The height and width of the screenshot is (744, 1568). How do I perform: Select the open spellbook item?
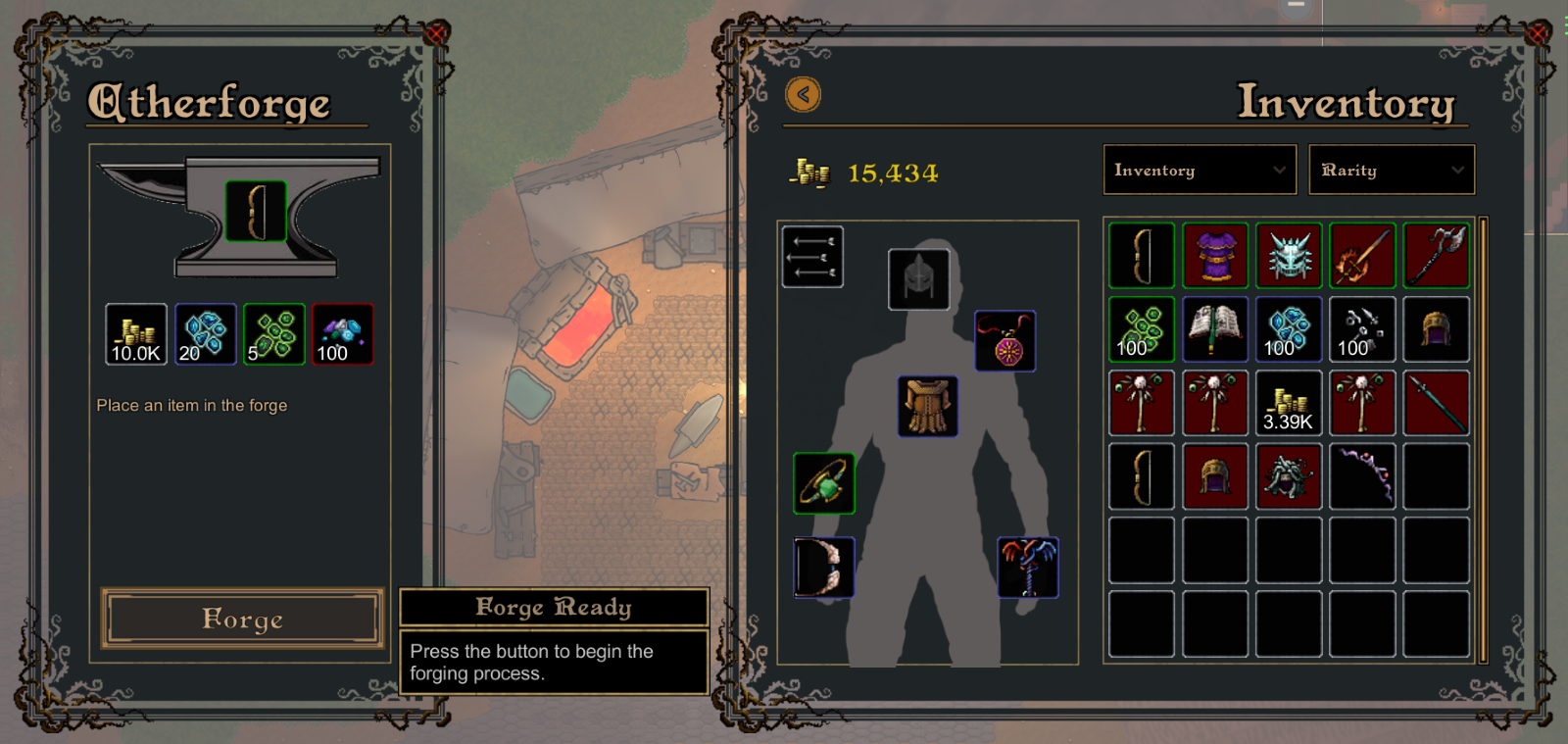tap(1215, 329)
